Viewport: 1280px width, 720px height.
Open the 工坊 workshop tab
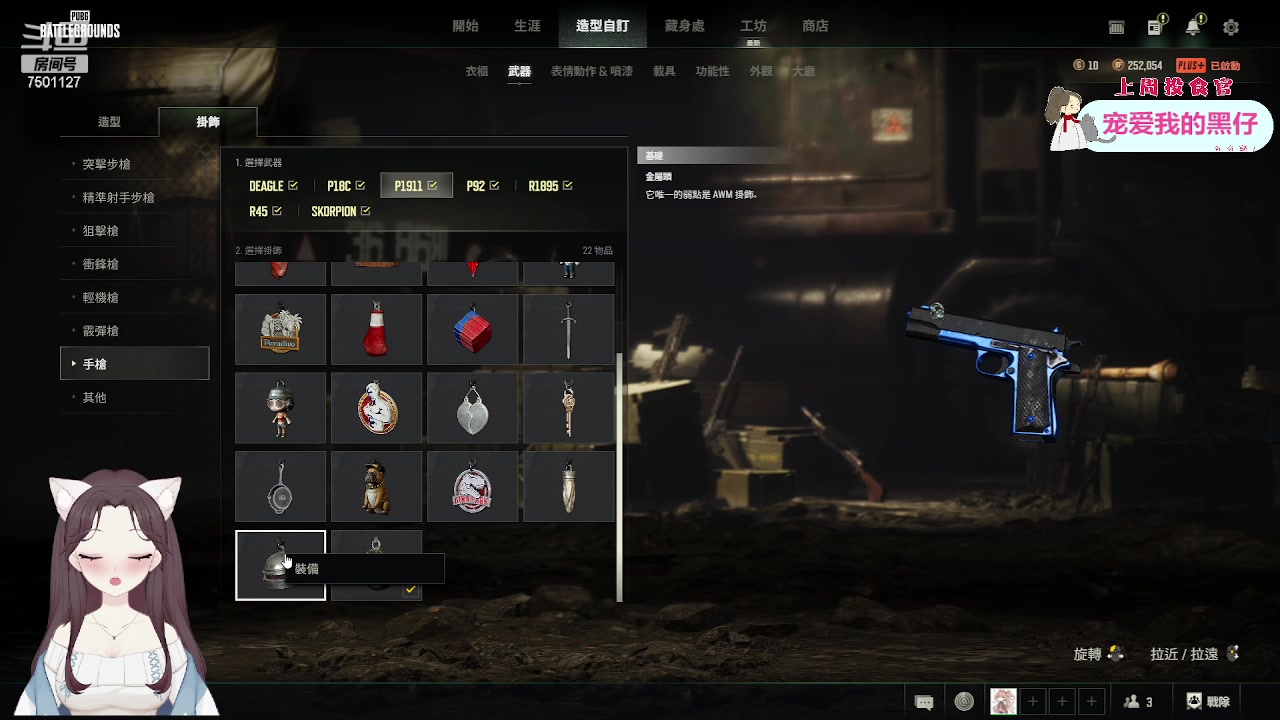pyautogui.click(x=753, y=26)
